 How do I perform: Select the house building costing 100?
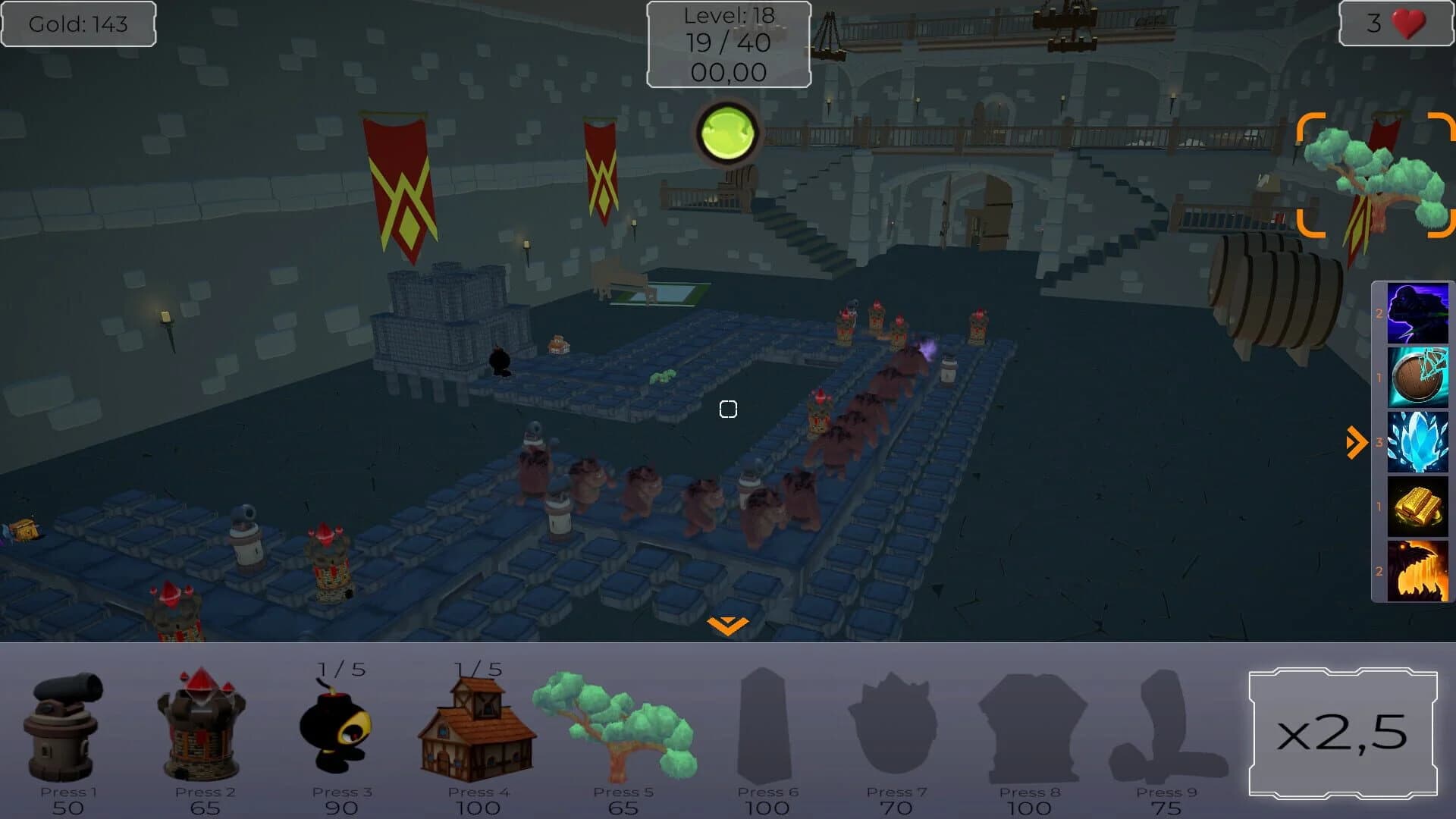point(478,728)
